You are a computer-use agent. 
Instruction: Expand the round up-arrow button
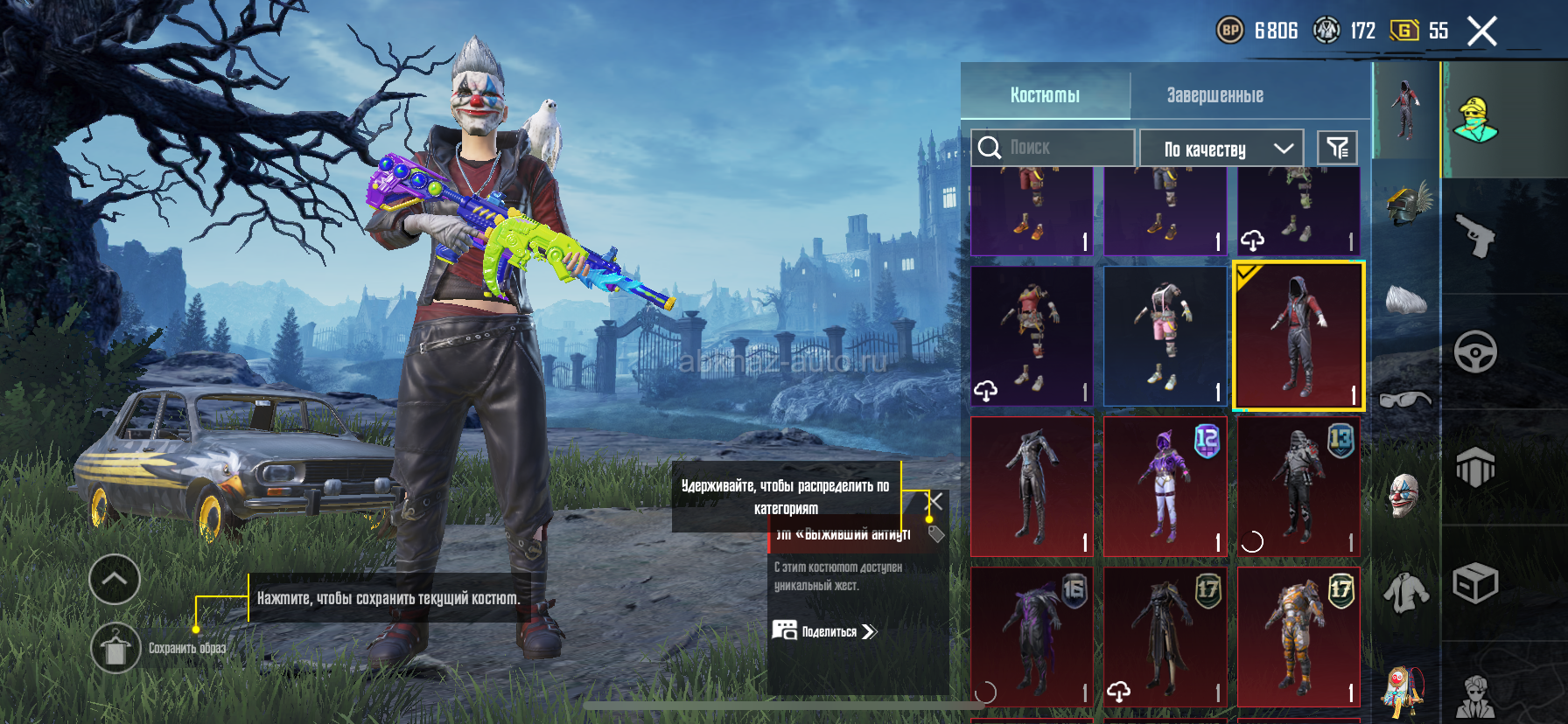point(115,579)
